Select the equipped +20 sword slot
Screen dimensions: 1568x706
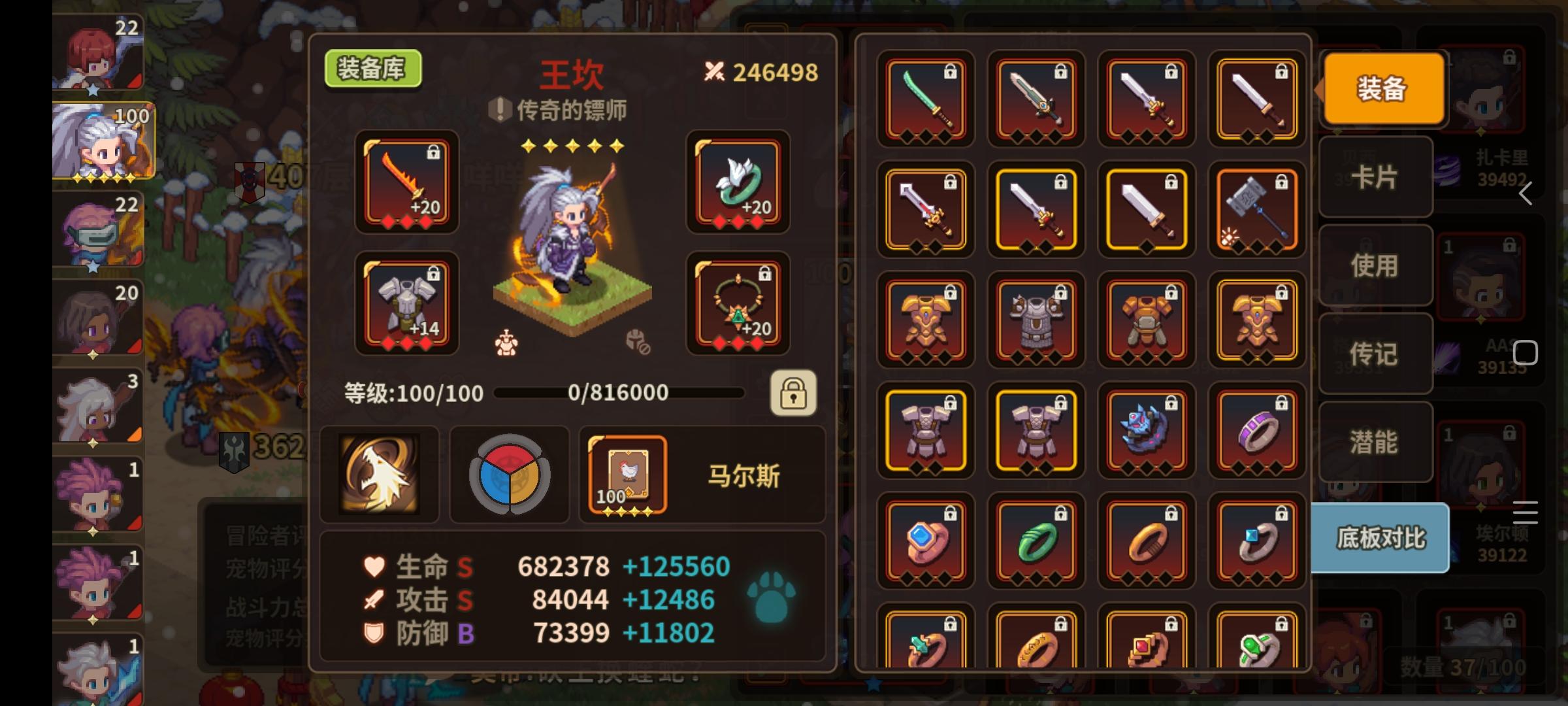pyautogui.click(x=406, y=185)
